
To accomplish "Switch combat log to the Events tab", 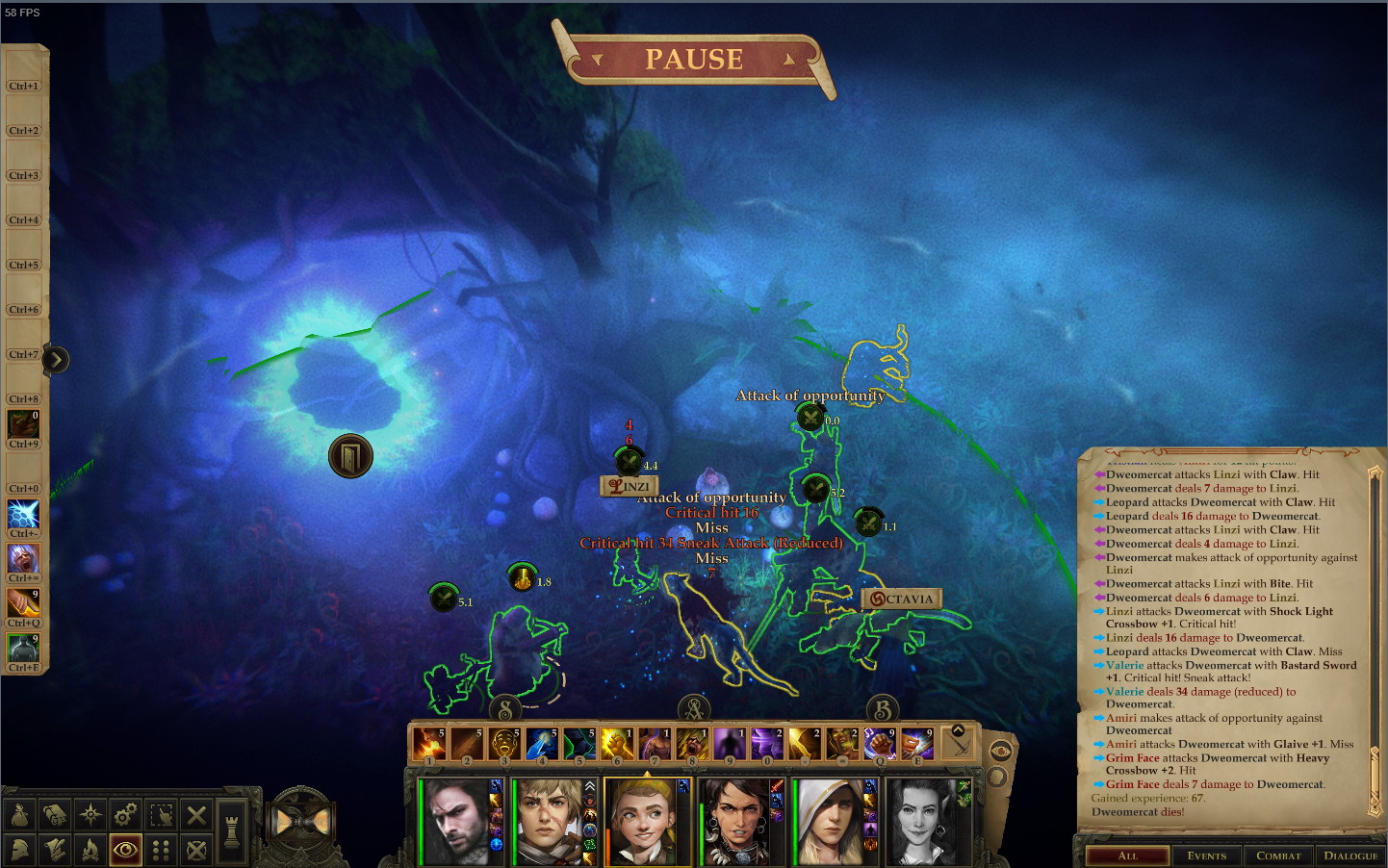I will [x=1207, y=855].
